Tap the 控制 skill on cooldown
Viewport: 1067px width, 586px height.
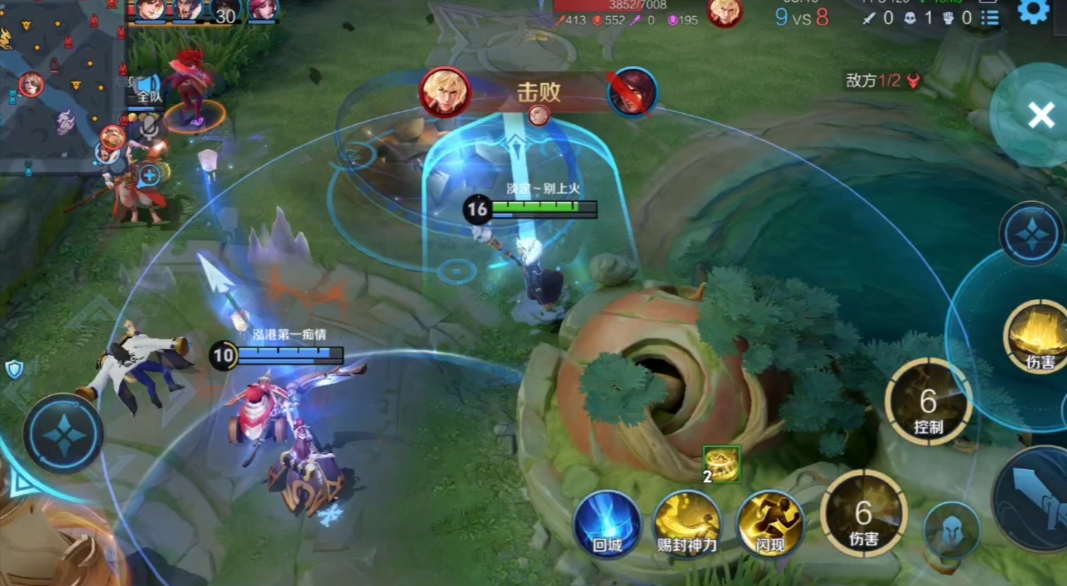click(x=928, y=401)
